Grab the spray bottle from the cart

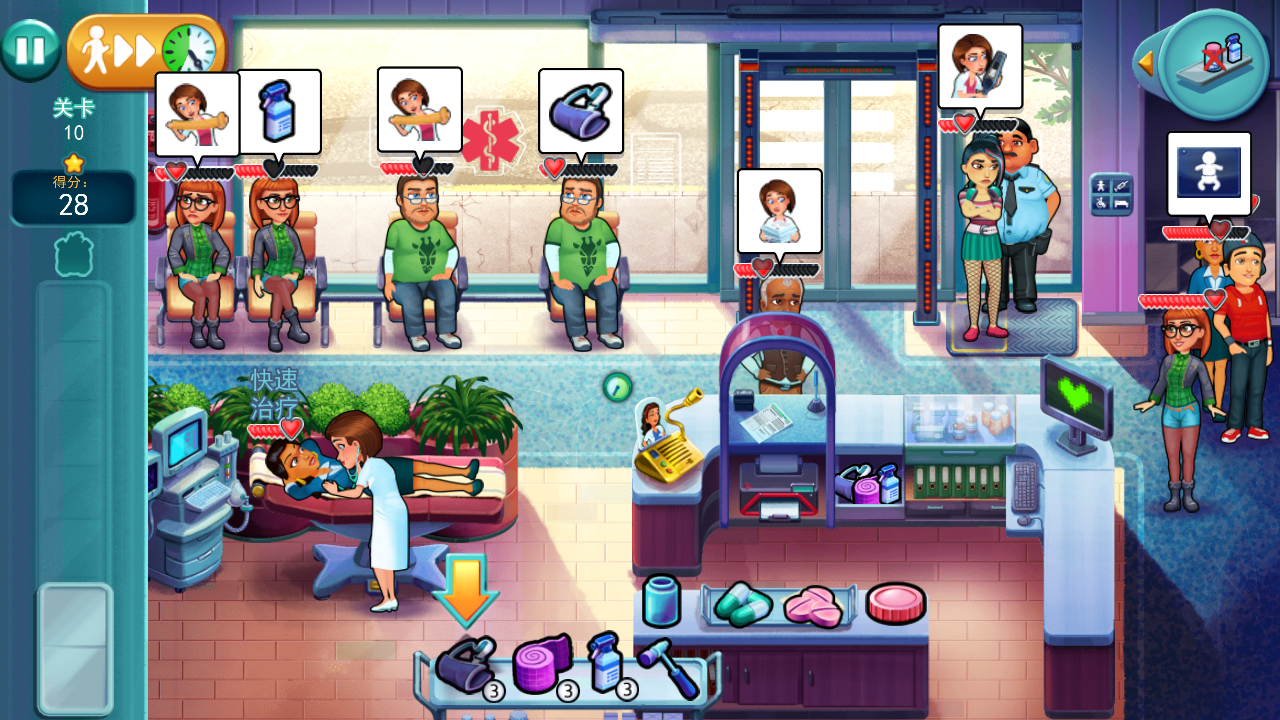[606, 662]
